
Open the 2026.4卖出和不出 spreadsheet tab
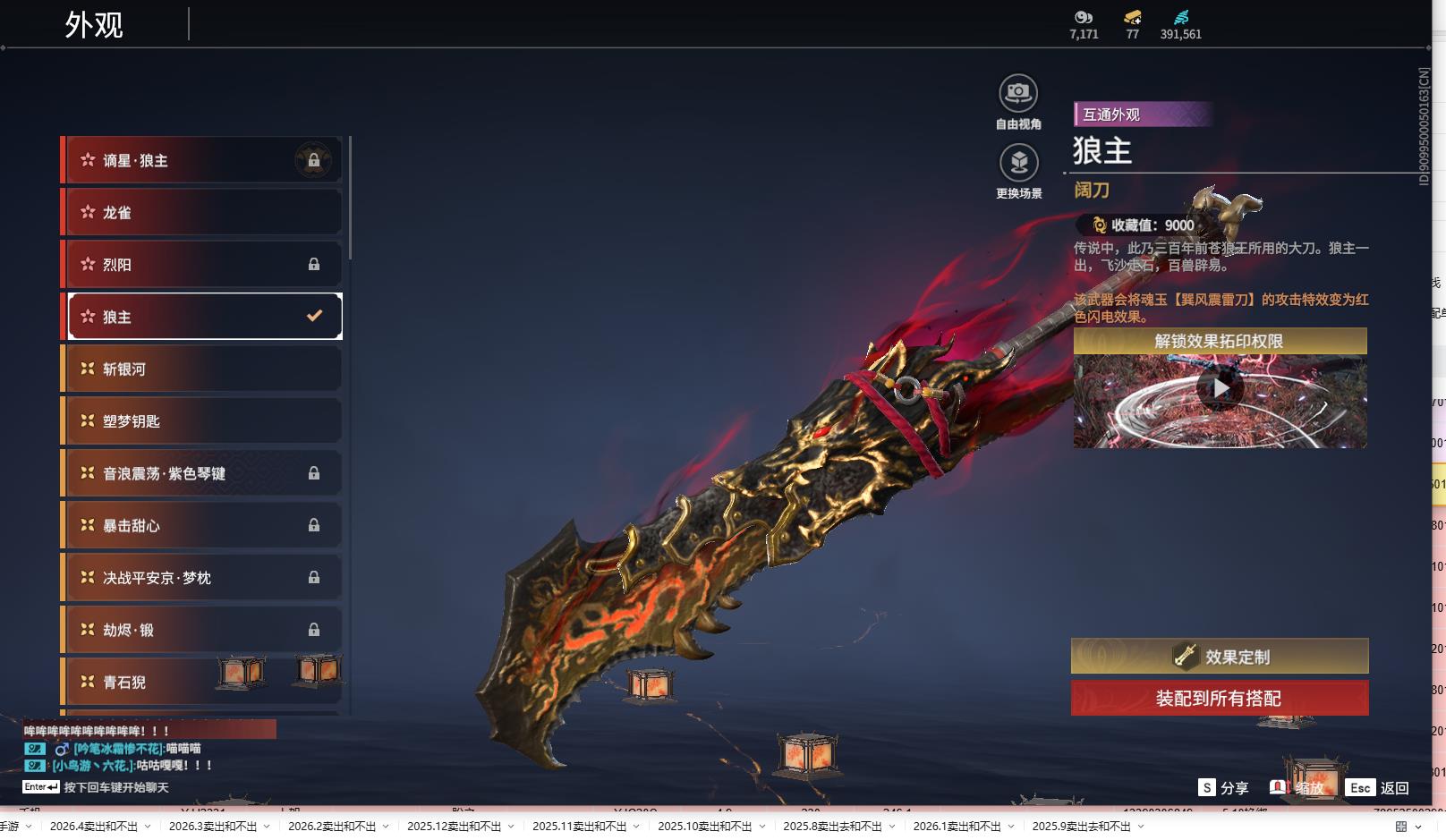point(94,827)
